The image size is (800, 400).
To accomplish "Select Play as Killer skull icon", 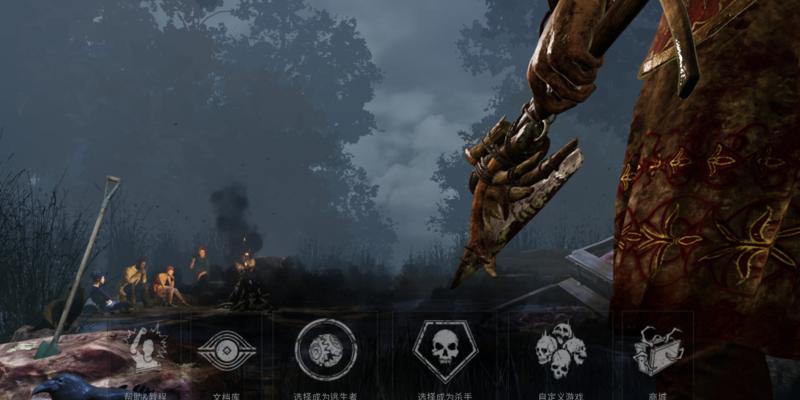I will pyautogui.click(x=445, y=350).
